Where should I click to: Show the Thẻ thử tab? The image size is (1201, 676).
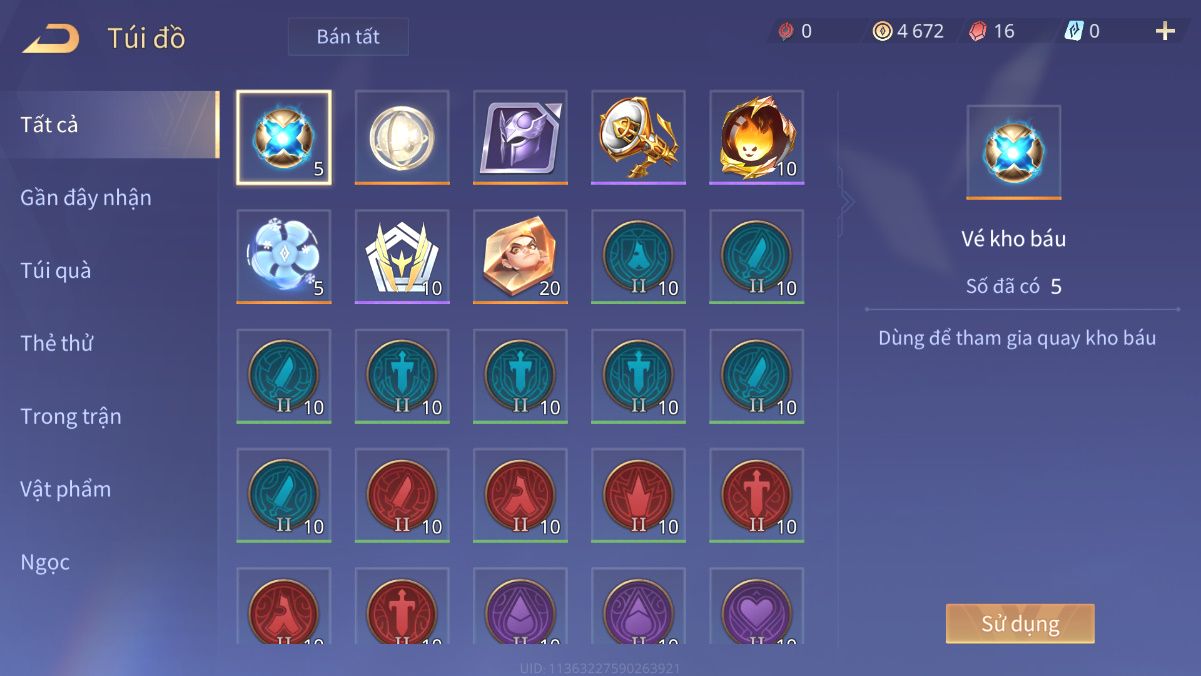(57, 343)
